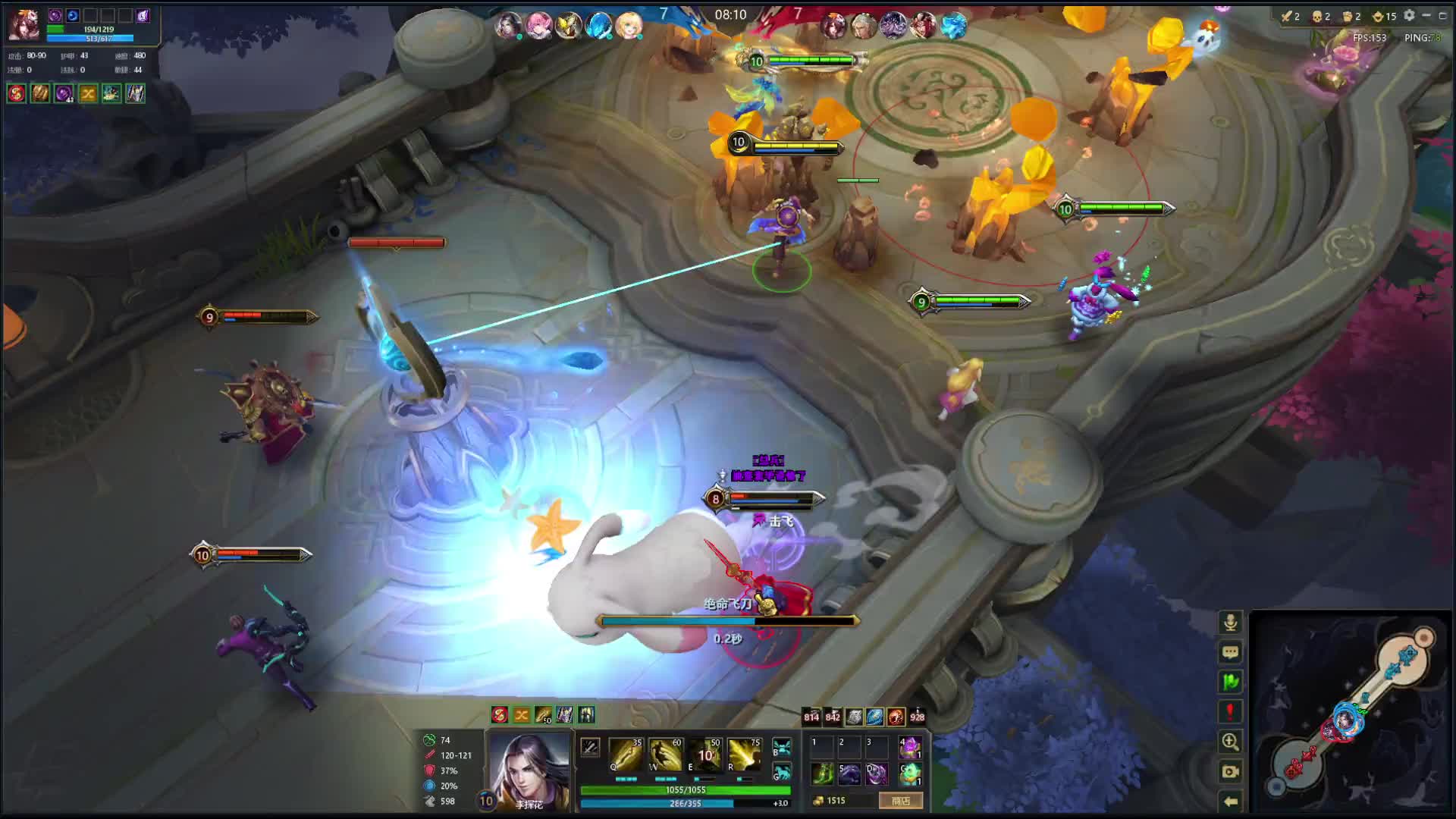Collapse the minimap with the arrow button
1456x819 pixels.
(x=1230, y=801)
